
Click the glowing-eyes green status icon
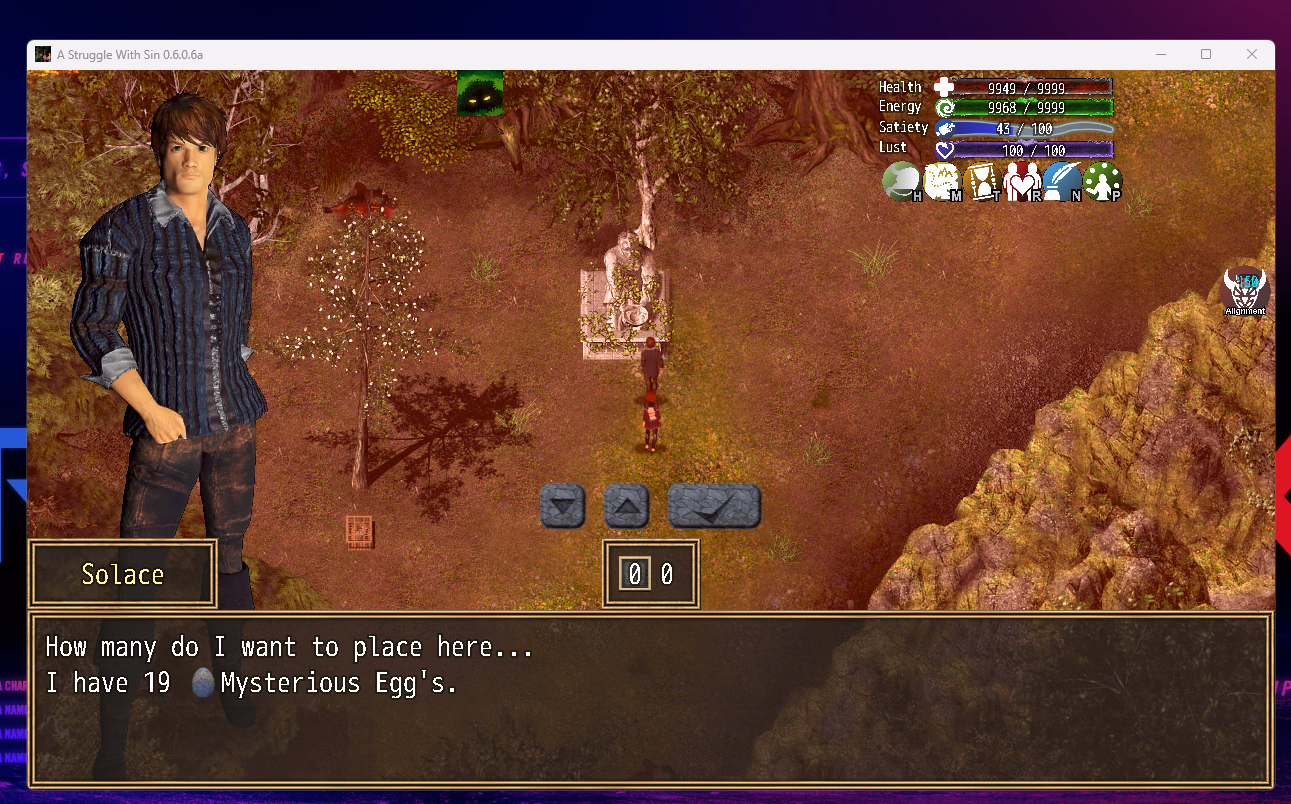click(x=481, y=93)
